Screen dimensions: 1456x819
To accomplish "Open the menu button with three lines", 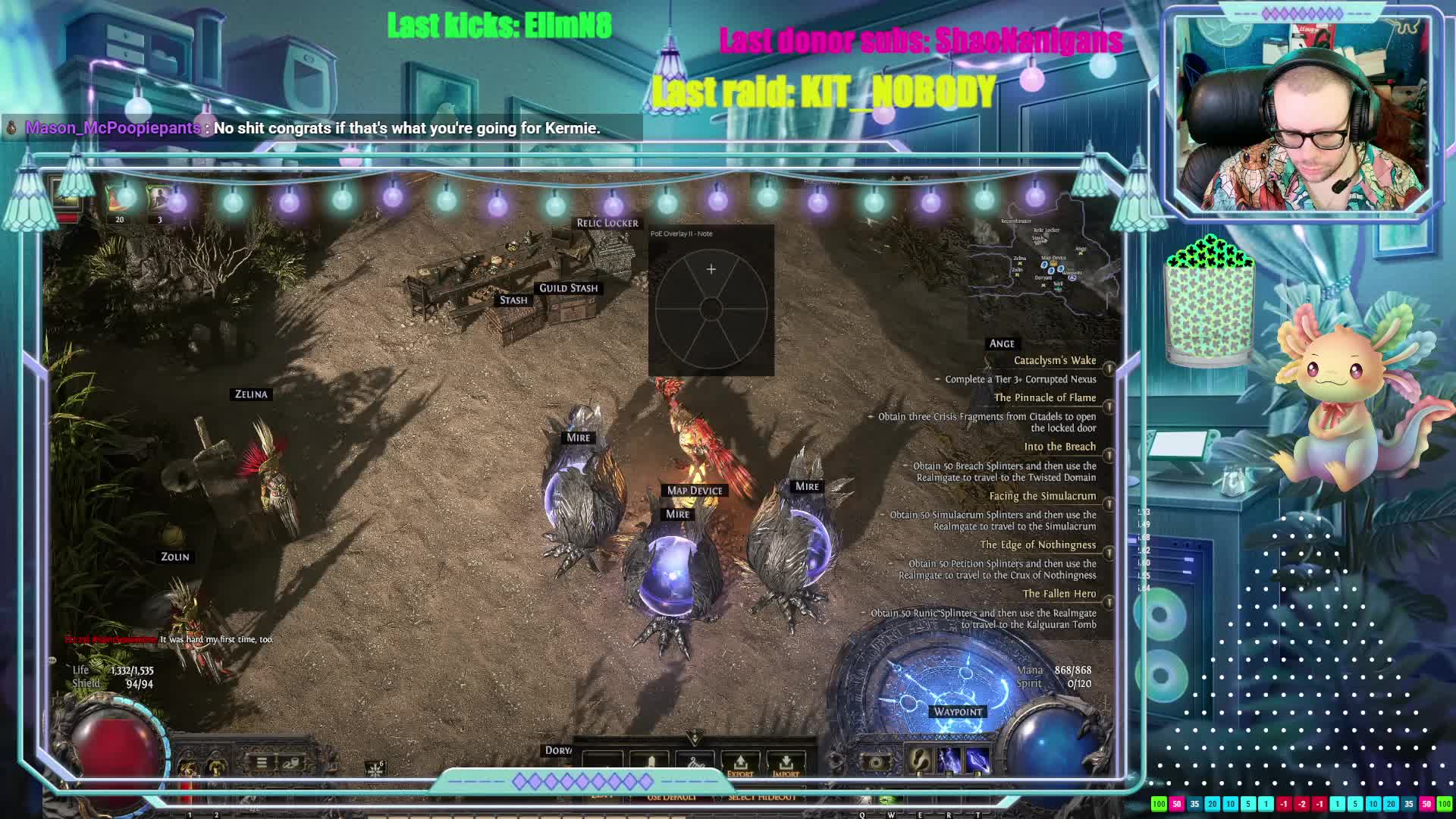I will tap(262, 762).
